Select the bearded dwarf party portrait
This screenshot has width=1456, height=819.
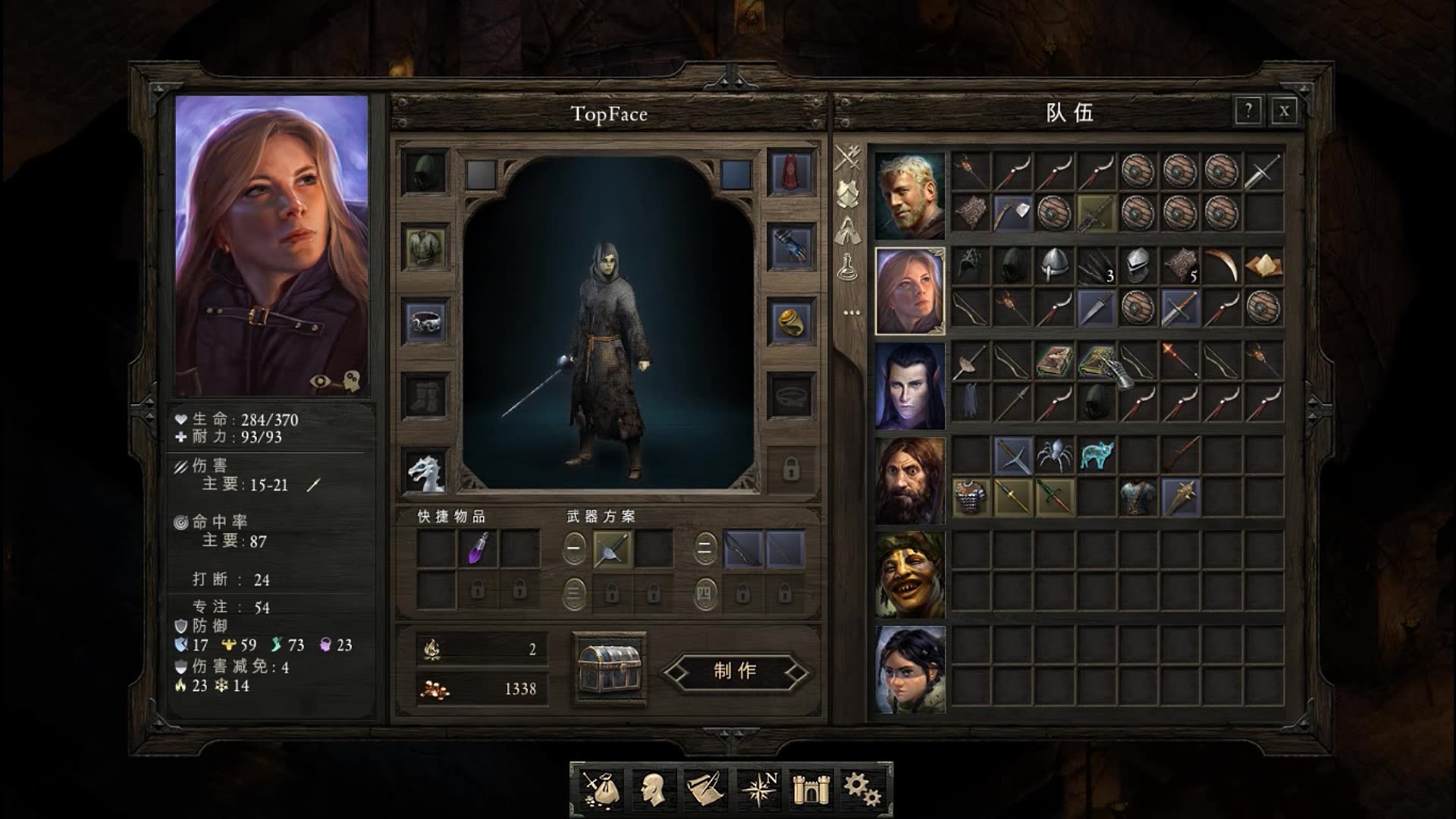[910, 480]
